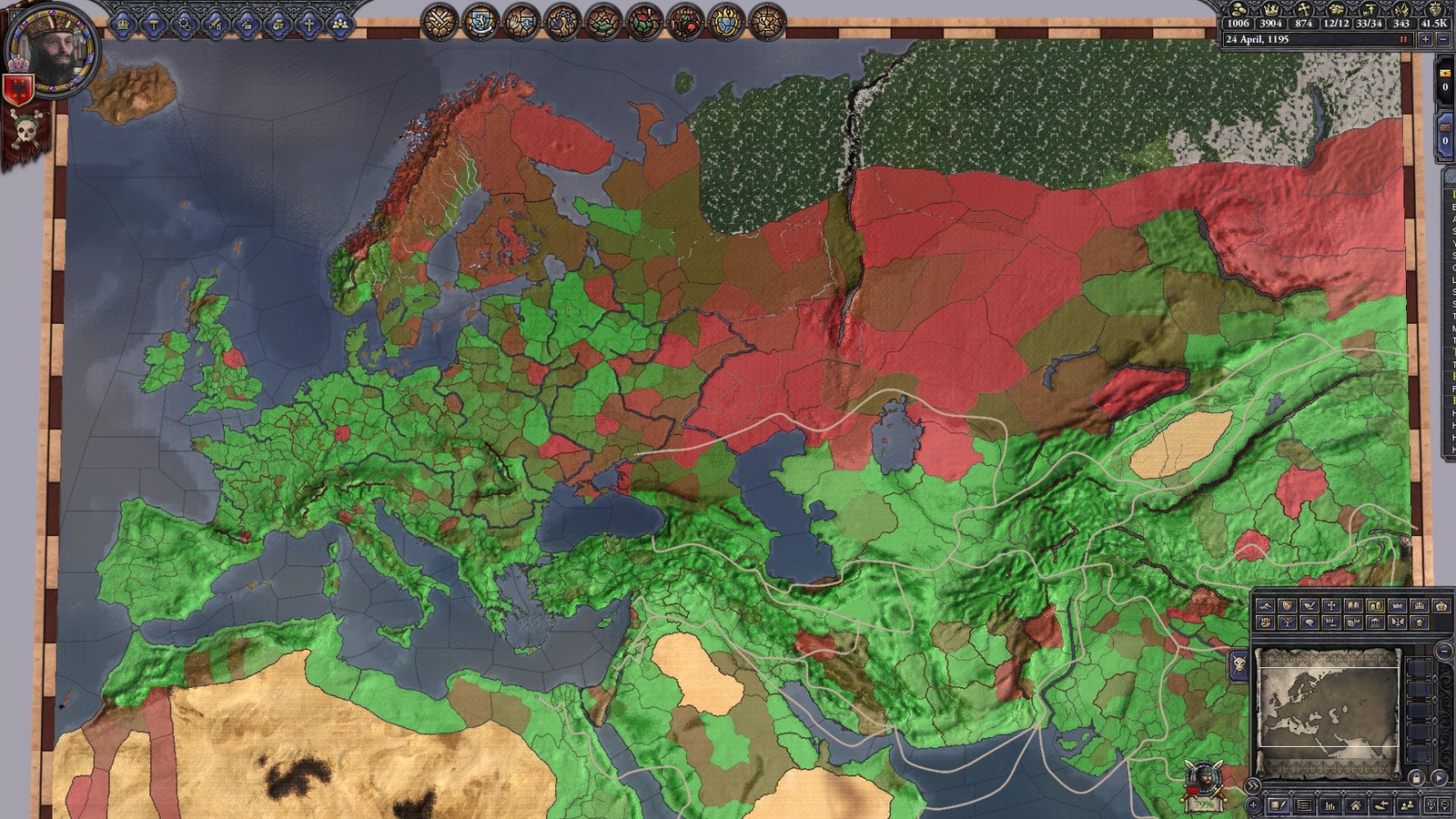Click the red eagle coat of arms shield
The width and height of the screenshot is (1456, 819).
[x=18, y=89]
